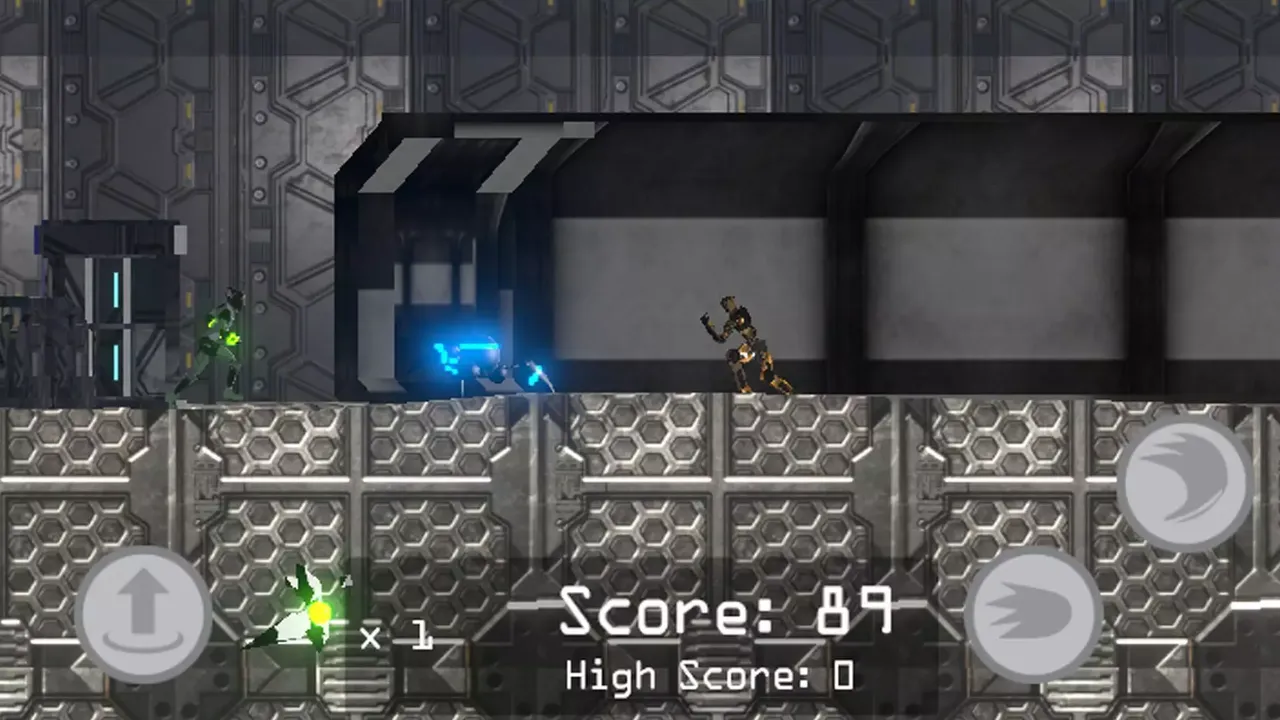Screen dimensions: 1280x720
Task: Tap the jump button with up arrow
Action: [143, 614]
